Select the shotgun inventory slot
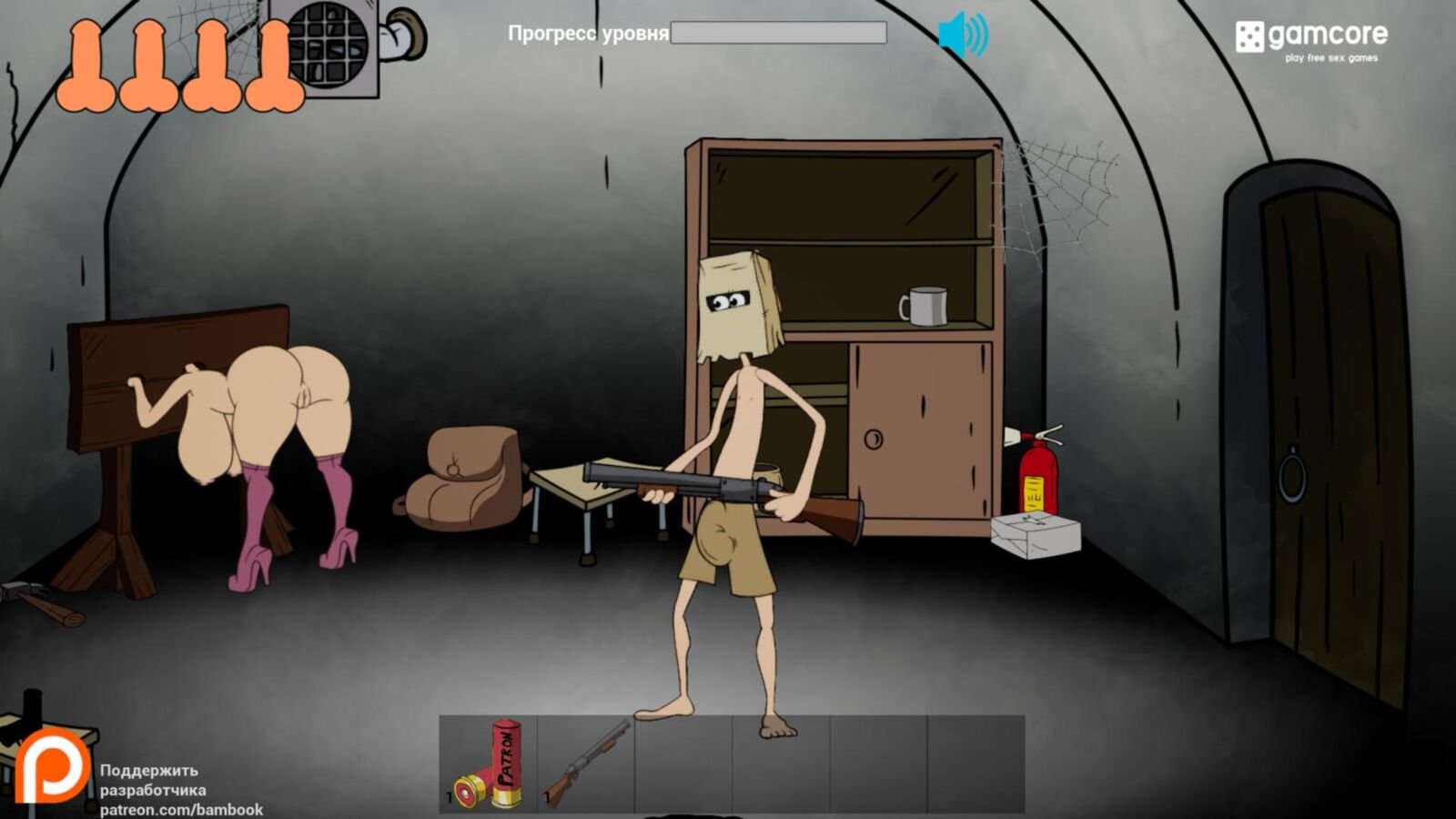 [x=586, y=763]
